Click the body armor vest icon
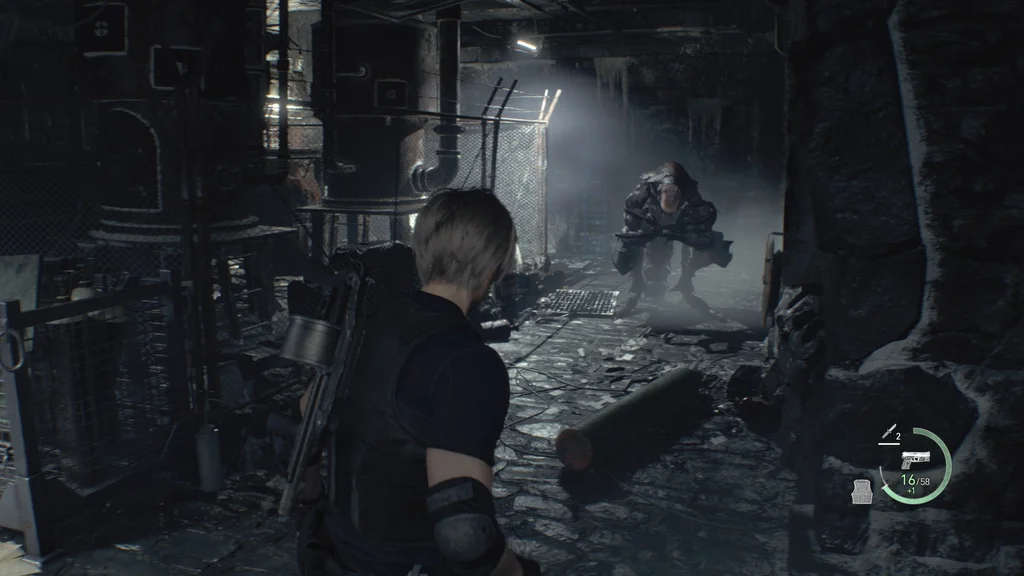The height and width of the screenshot is (576, 1024). [862, 491]
